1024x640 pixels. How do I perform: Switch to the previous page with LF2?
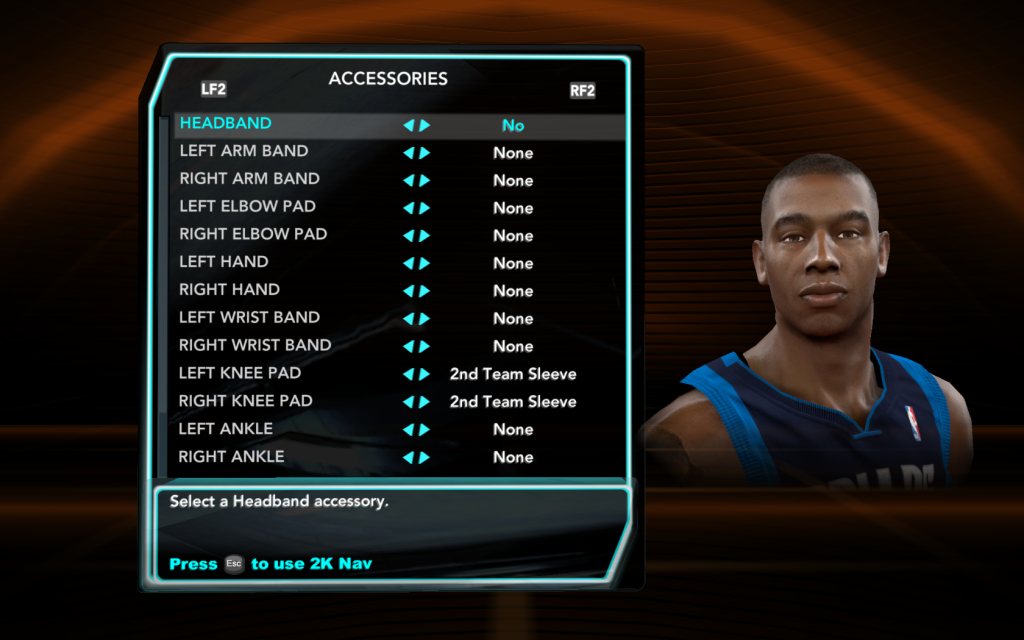[213, 89]
